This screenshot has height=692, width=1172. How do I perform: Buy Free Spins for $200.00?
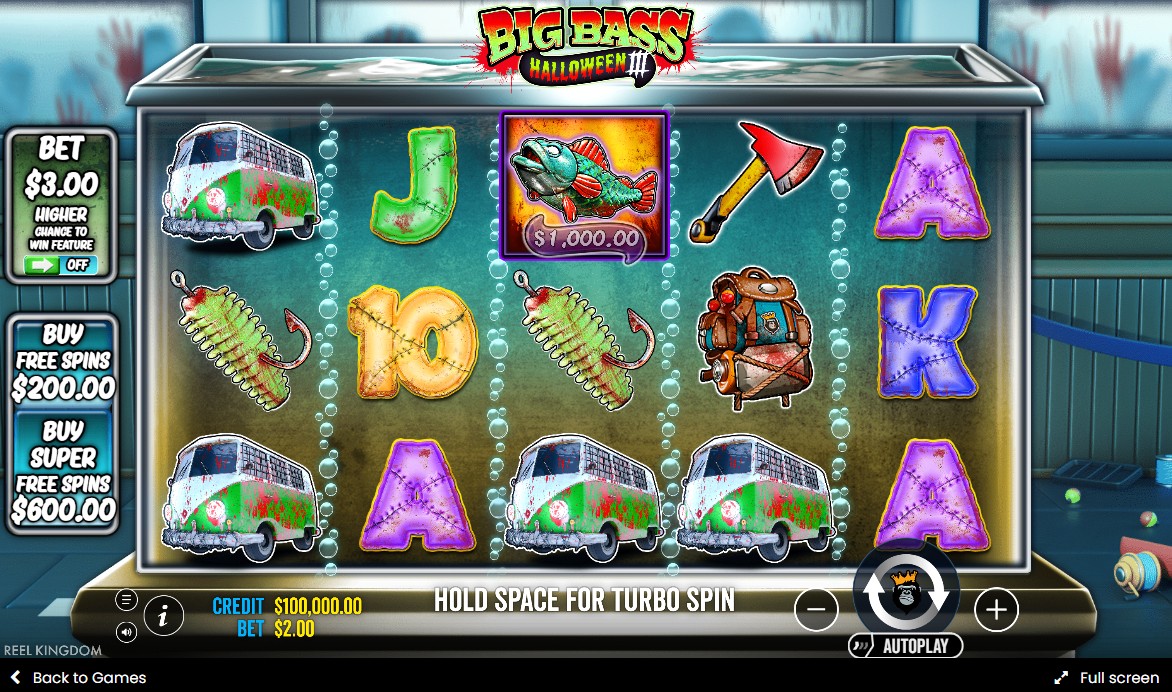[x=63, y=361]
